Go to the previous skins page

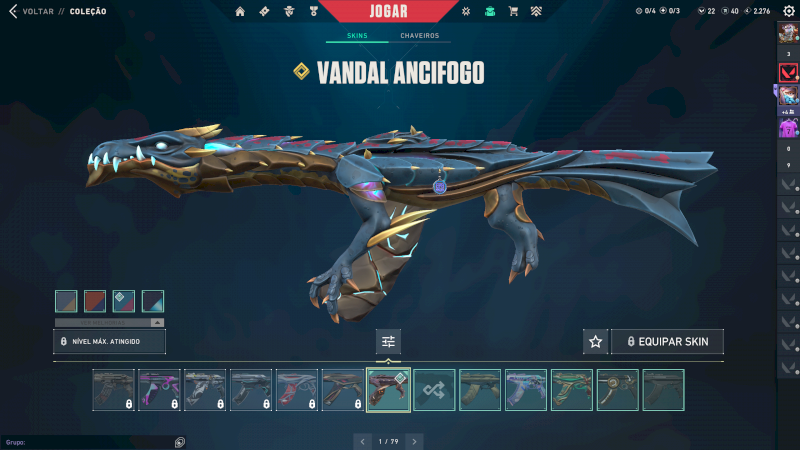tap(363, 441)
